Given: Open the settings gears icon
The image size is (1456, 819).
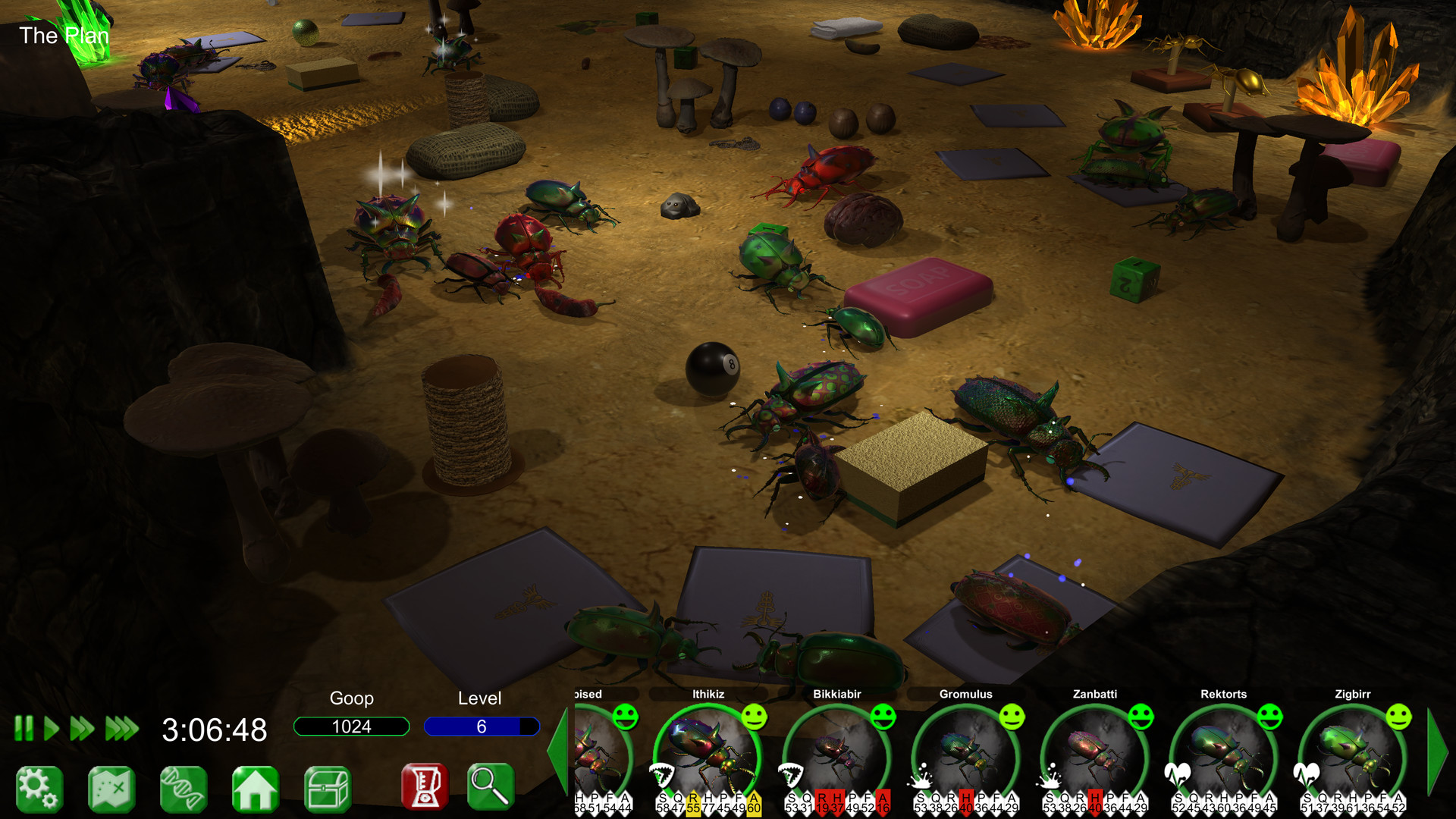Looking at the screenshot, I should coord(39,789).
